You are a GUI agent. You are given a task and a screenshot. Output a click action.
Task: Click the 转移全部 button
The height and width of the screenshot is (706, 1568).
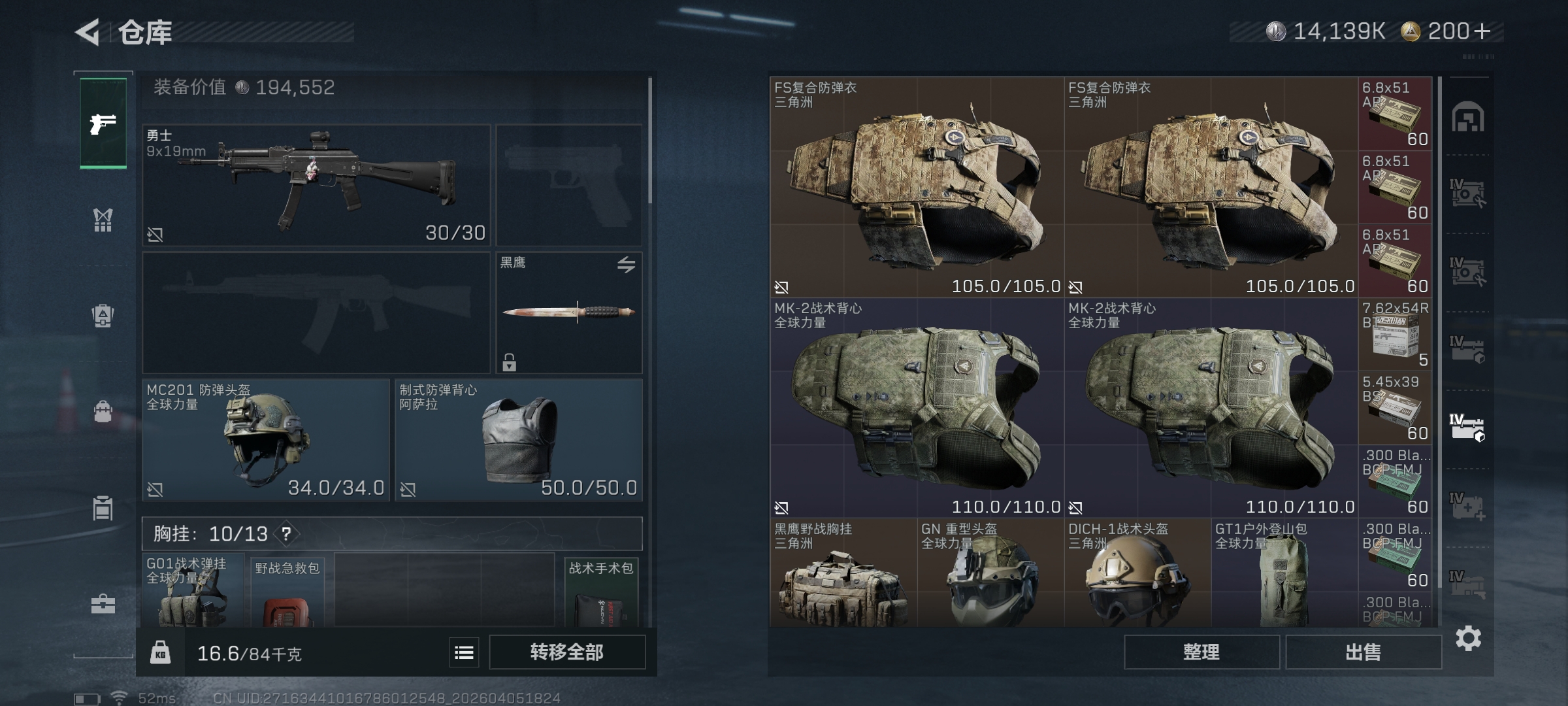(567, 652)
